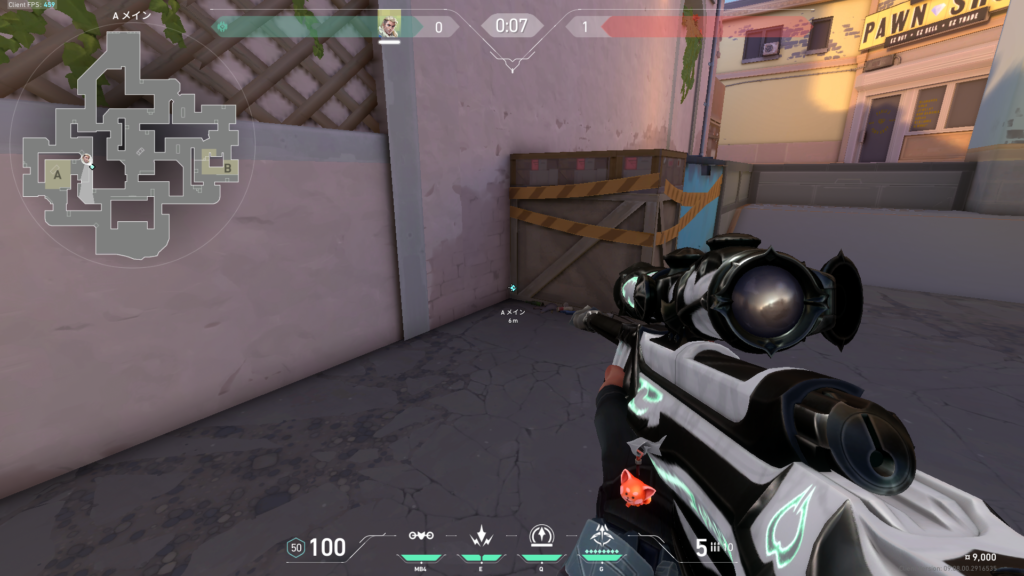This screenshot has height=576, width=1024.
Task: Select the A site marker on the minimap
Action: [58, 176]
